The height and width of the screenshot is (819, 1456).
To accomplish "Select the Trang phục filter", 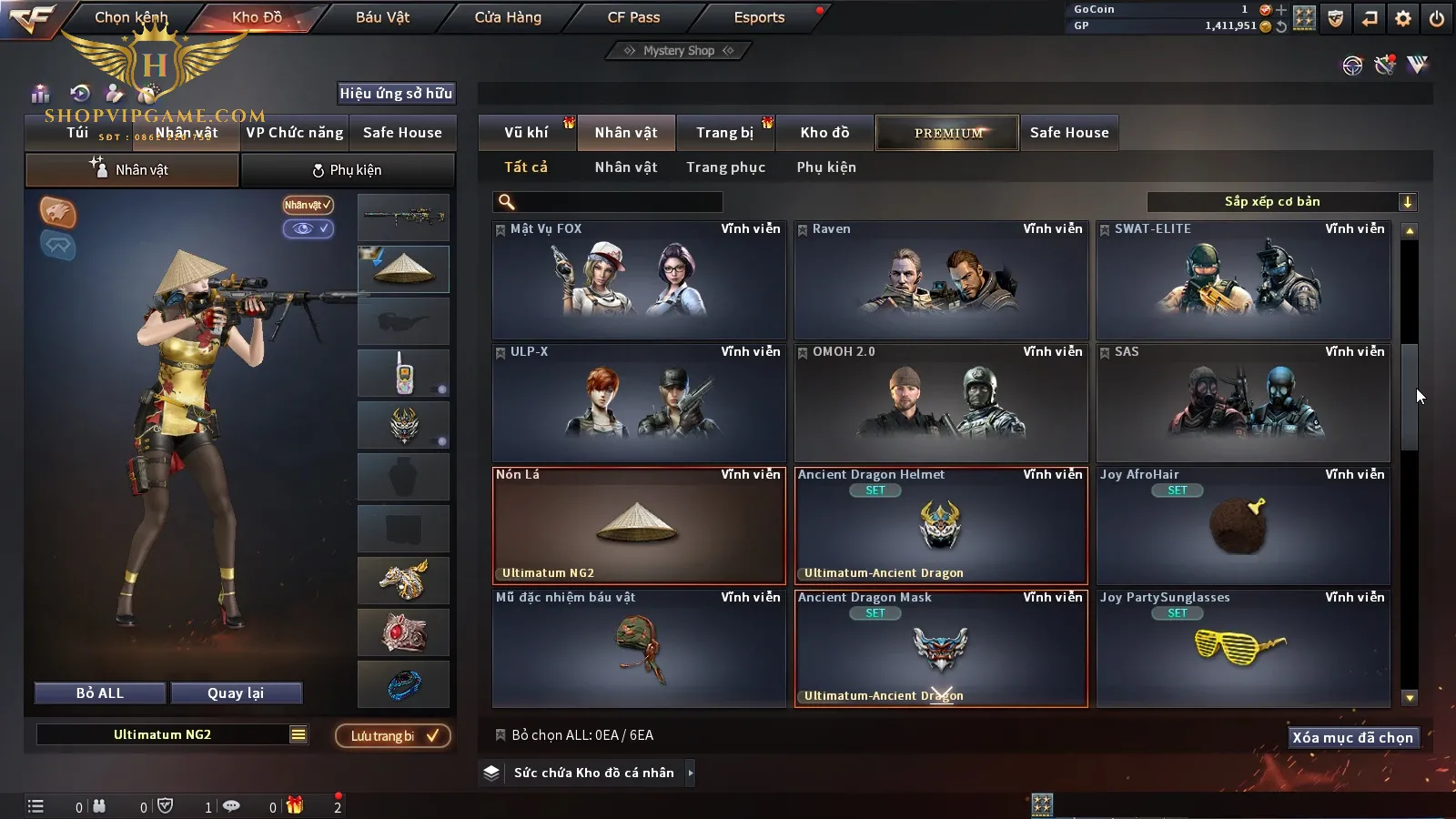I will coord(725,167).
